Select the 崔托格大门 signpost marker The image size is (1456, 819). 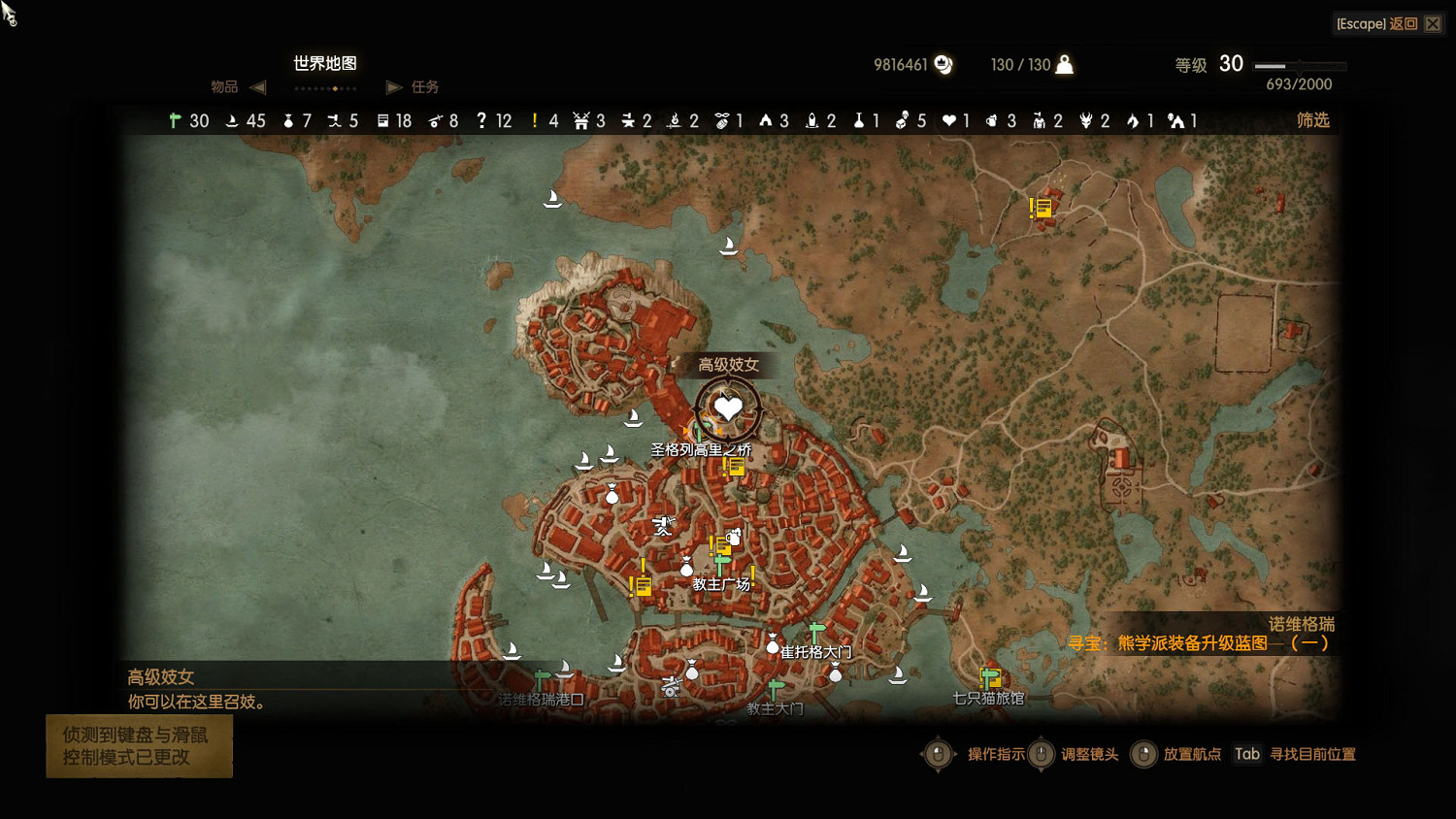click(x=817, y=633)
